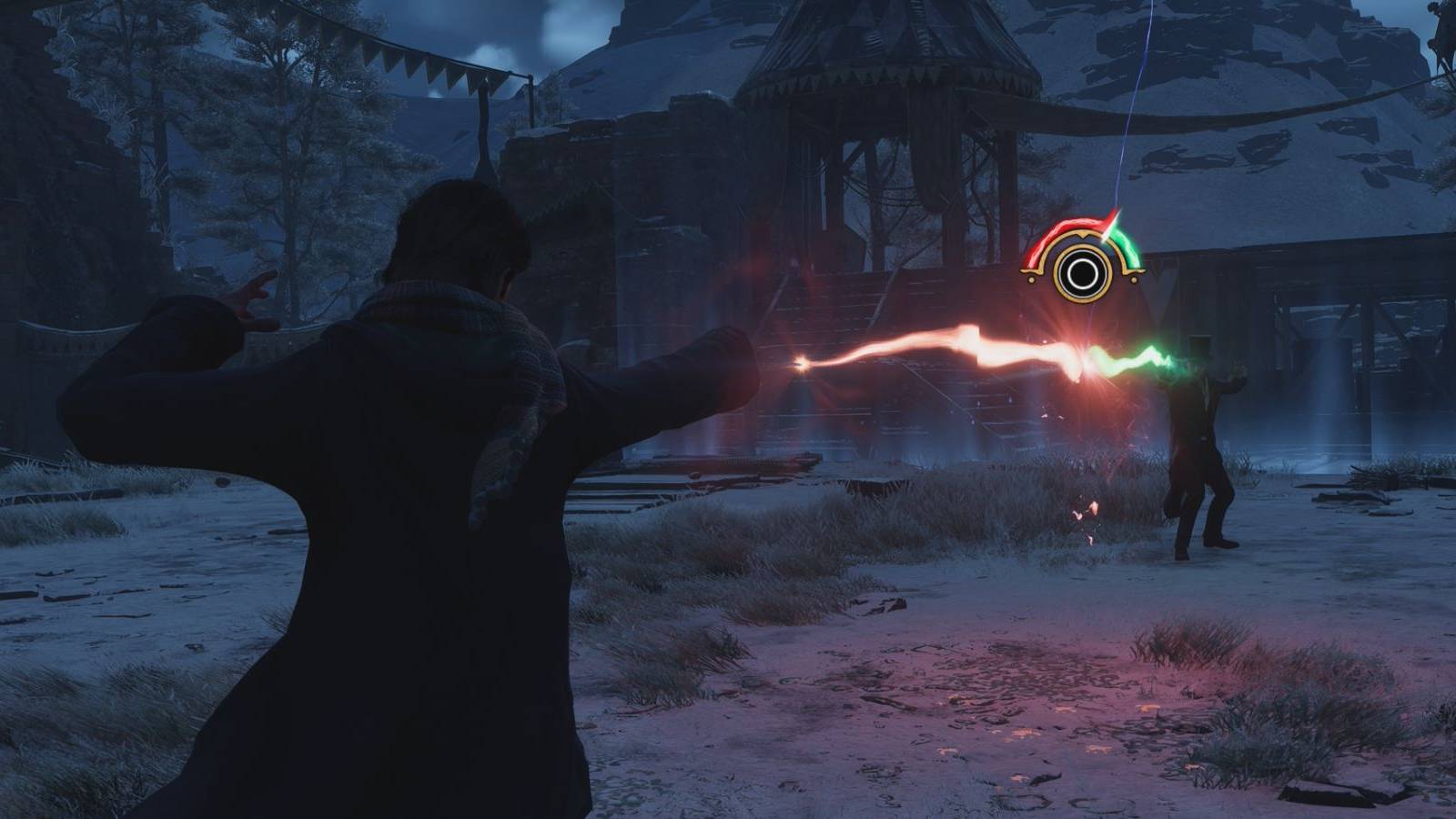Select the black dueling meter center circle
The width and height of the screenshot is (1456, 819).
click(1082, 276)
